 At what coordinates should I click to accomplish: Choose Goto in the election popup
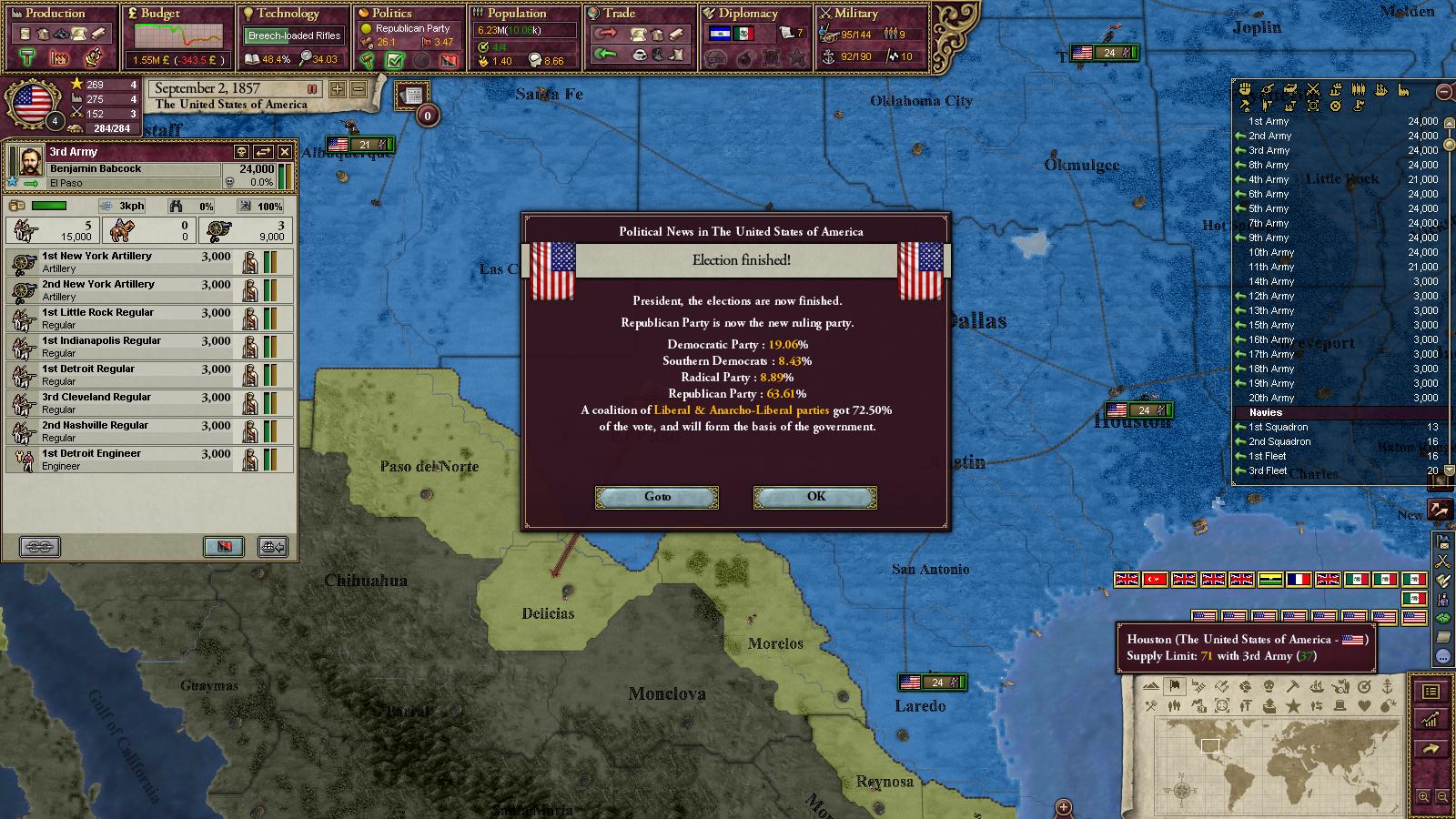(x=657, y=497)
